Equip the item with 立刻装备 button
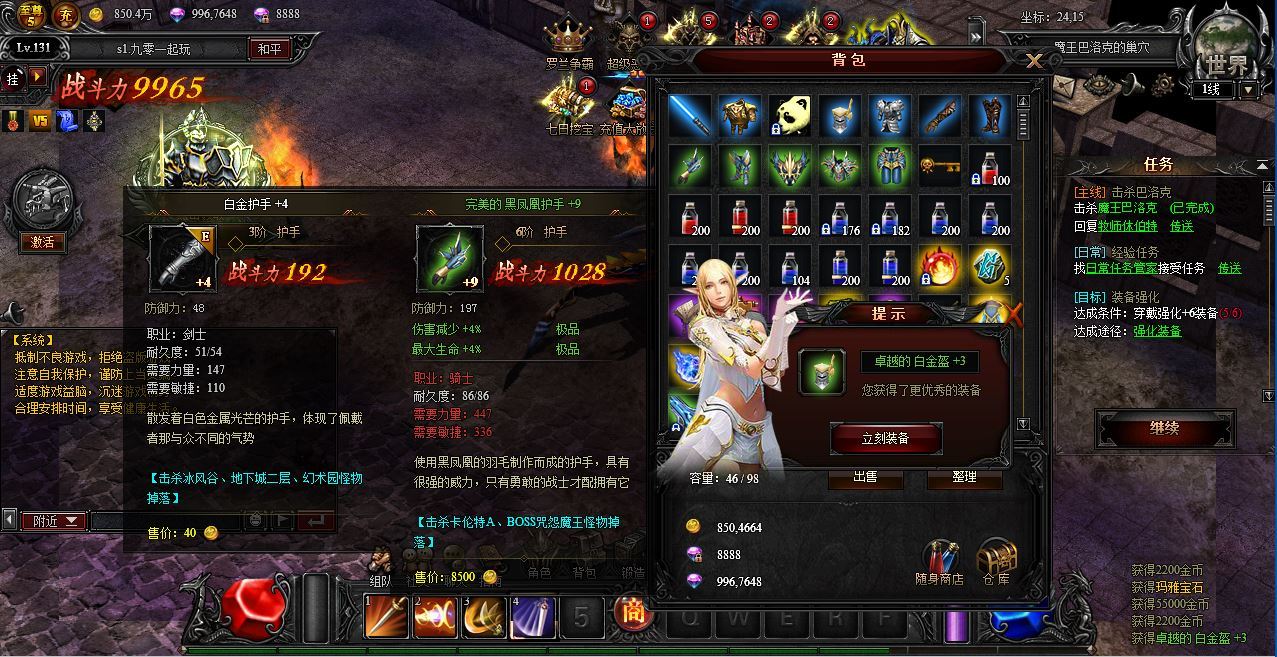The height and width of the screenshot is (657, 1277). click(x=885, y=438)
